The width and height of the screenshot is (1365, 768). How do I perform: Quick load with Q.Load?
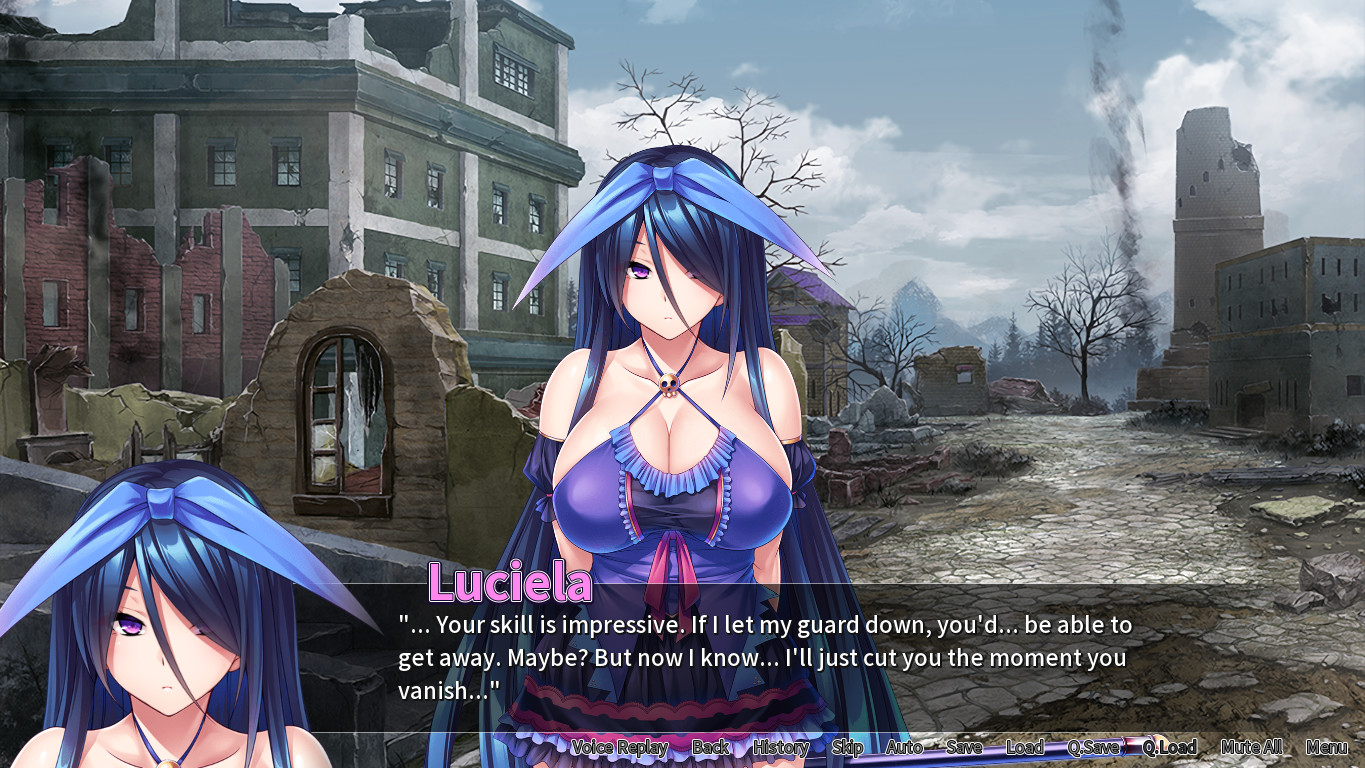1170,747
